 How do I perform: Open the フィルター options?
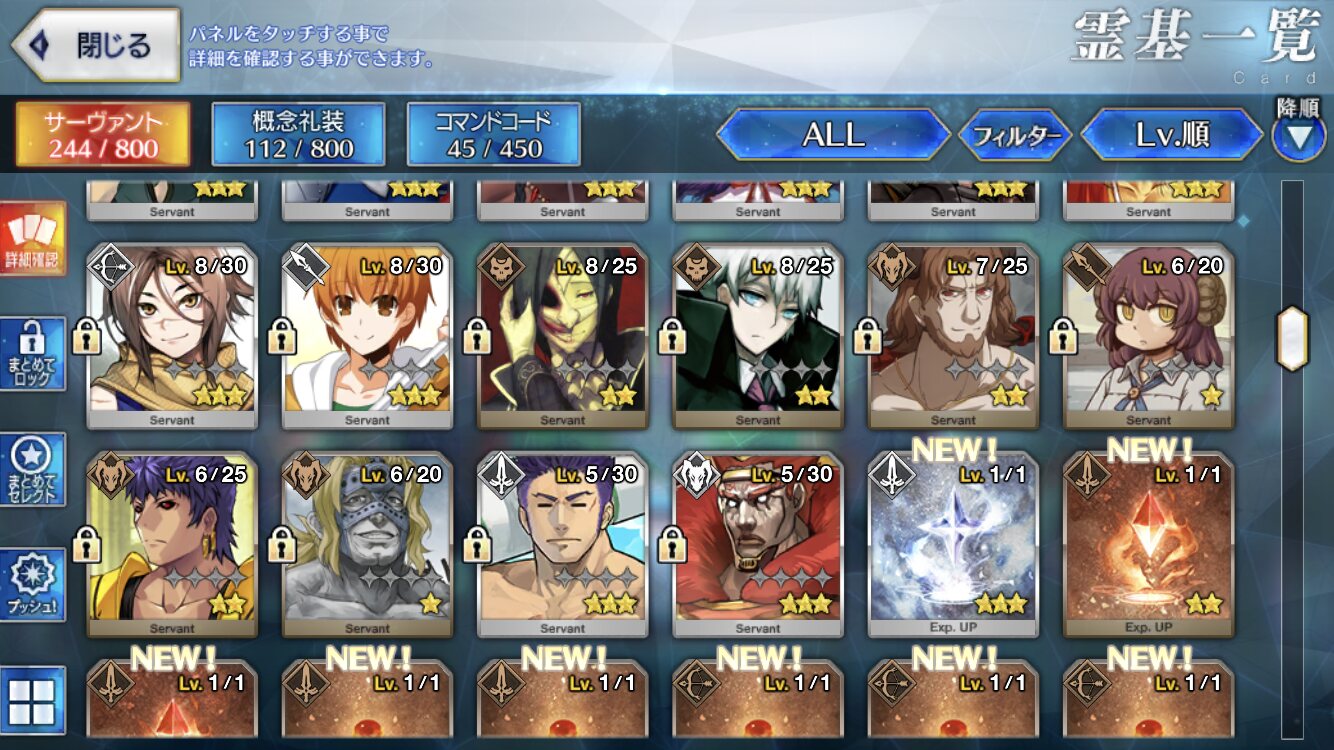pyautogui.click(x=1015, y=135)
